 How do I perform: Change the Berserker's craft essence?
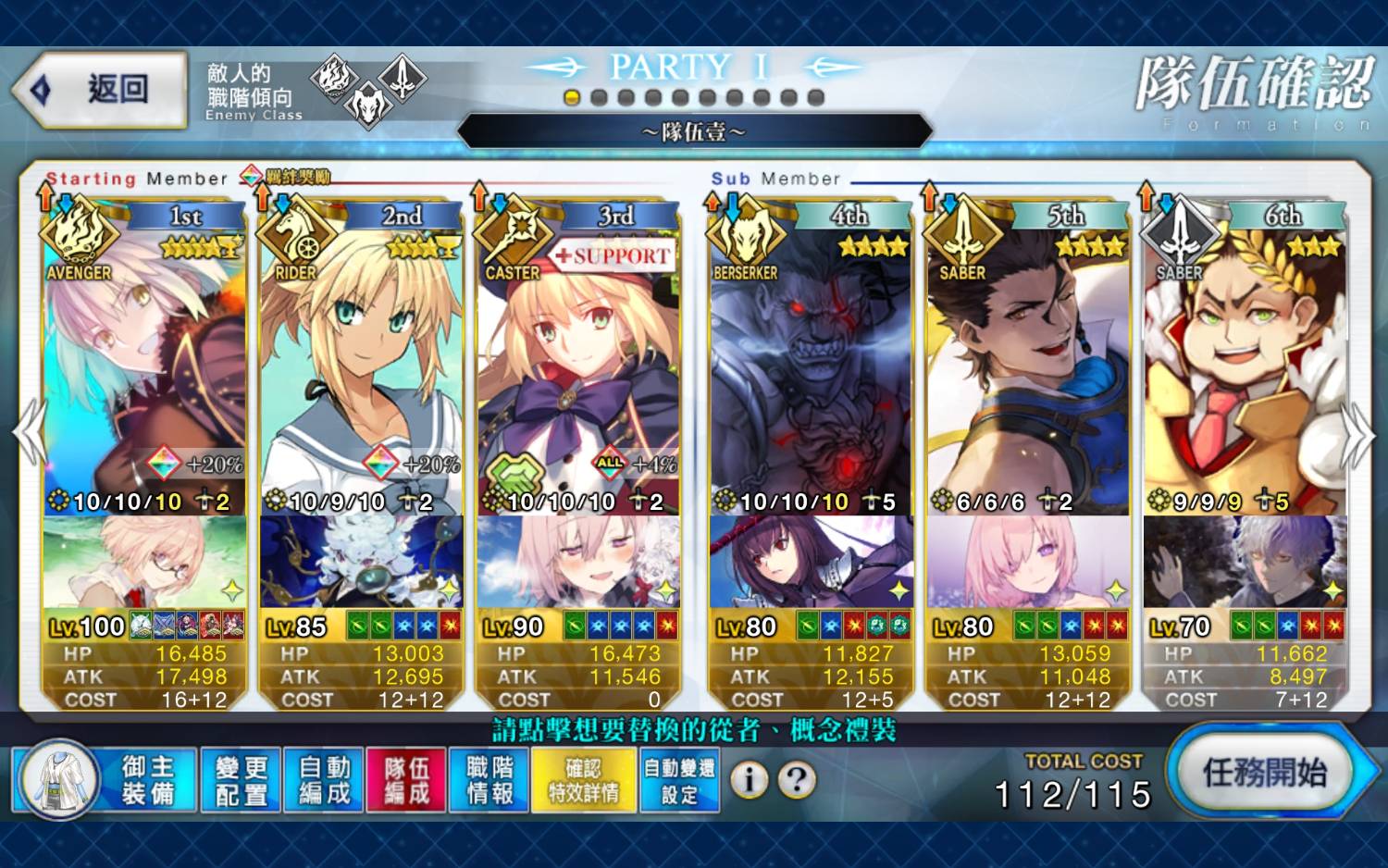click(x=811, y=562)
